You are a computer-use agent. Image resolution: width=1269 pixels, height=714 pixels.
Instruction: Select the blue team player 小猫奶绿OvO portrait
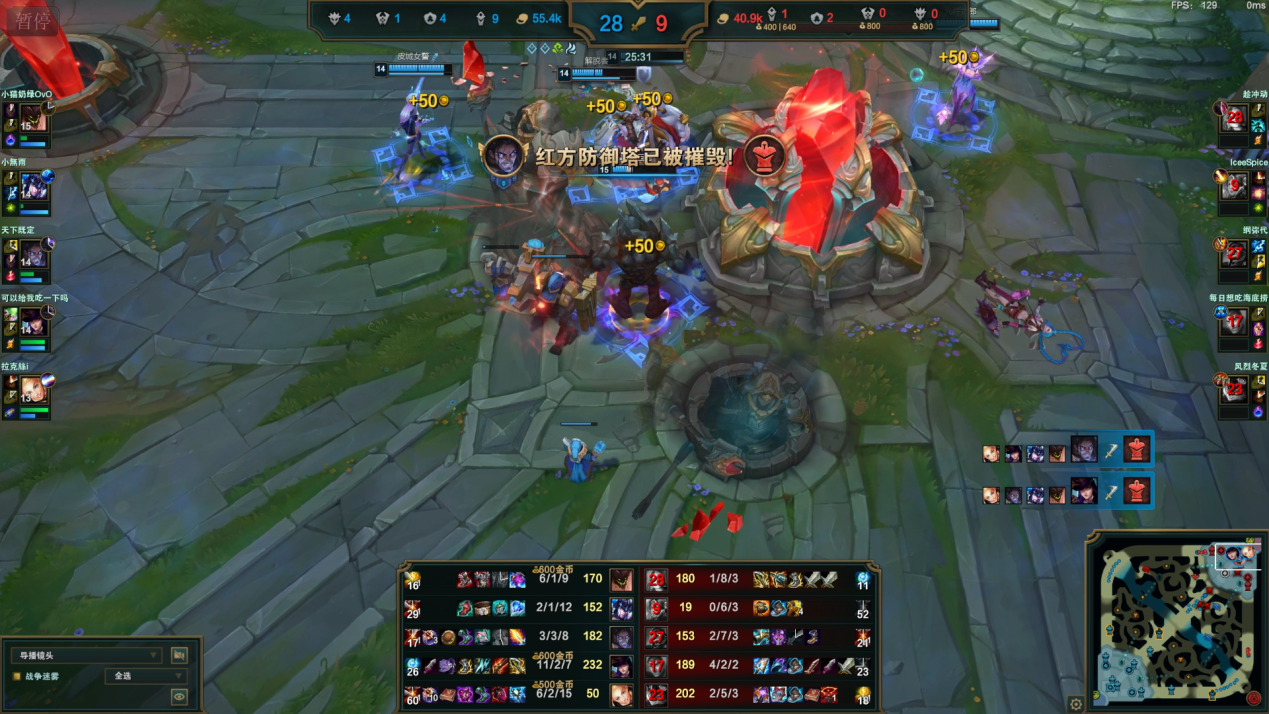[33, 120]
